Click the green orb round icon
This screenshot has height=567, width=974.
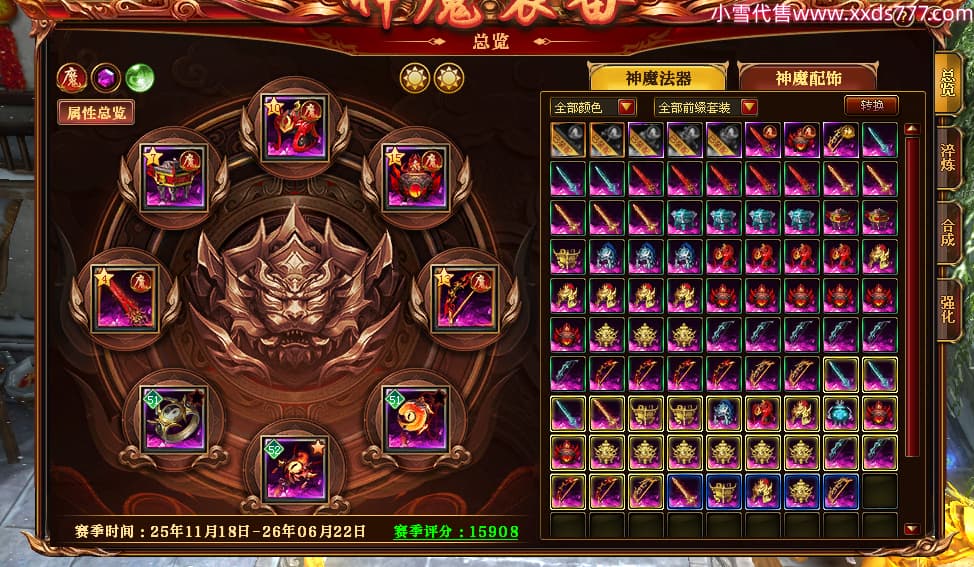[139, 78]
